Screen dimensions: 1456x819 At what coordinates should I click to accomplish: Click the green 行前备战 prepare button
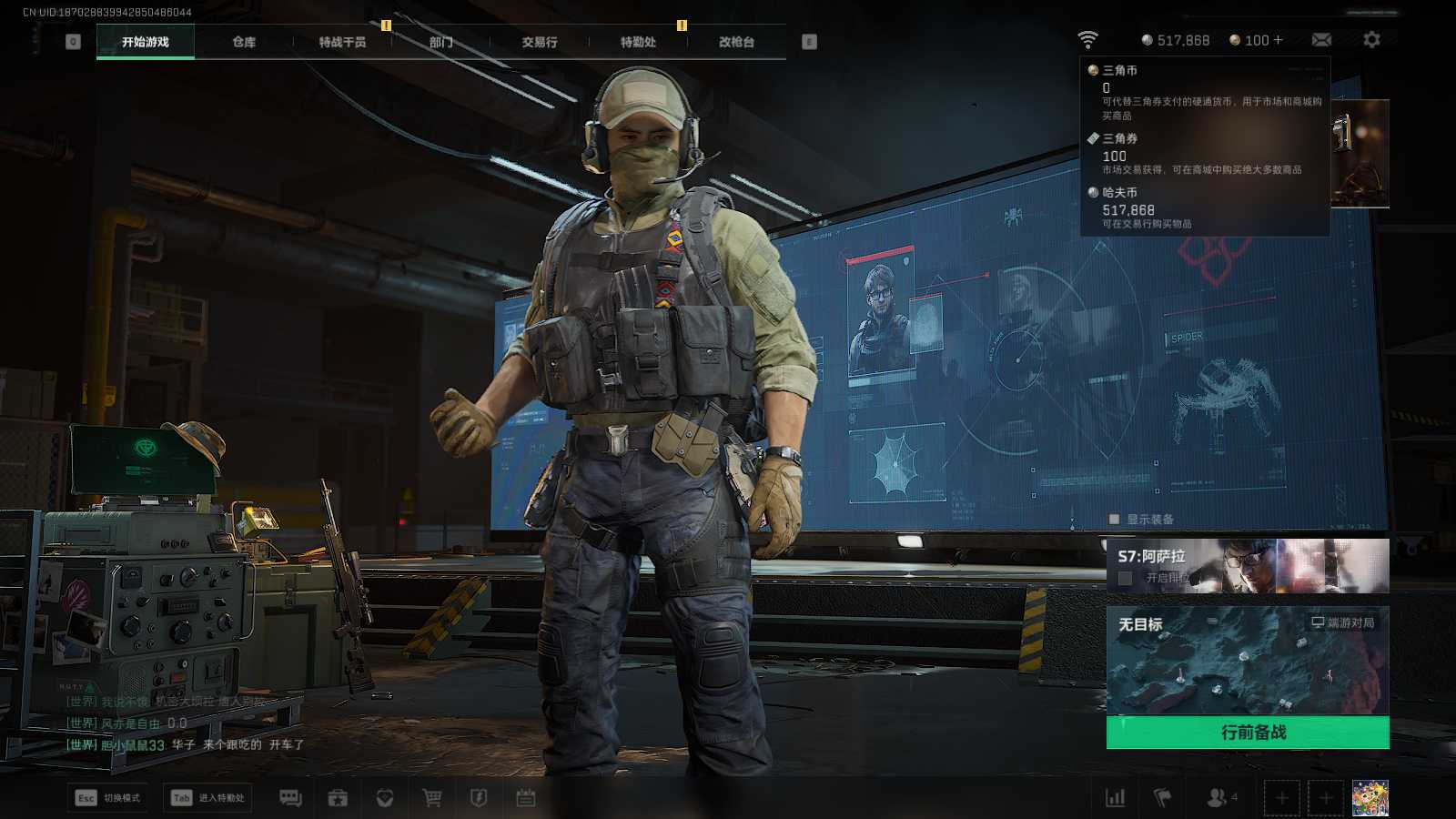[1248, 733]
